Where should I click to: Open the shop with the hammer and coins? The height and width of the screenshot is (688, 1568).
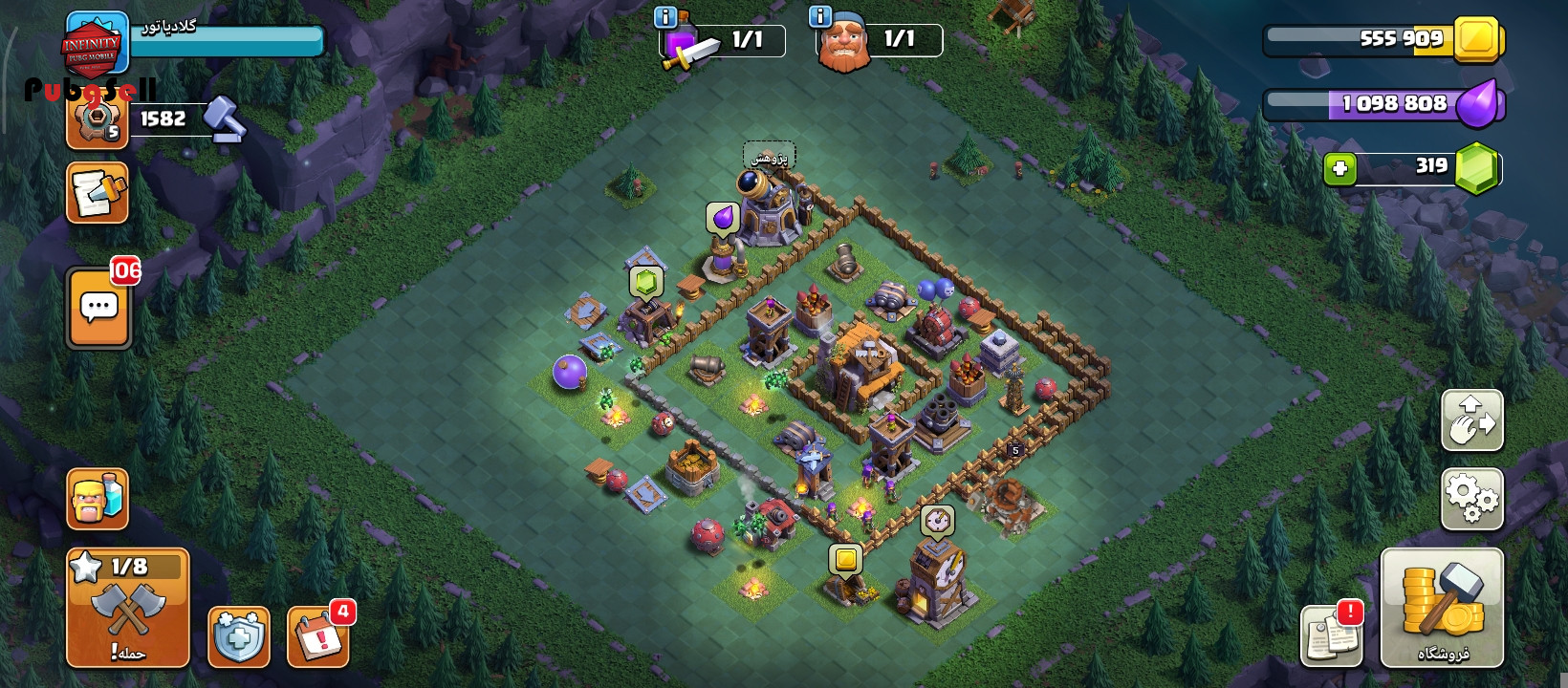pyautogui.click(x=1442, y=608)
